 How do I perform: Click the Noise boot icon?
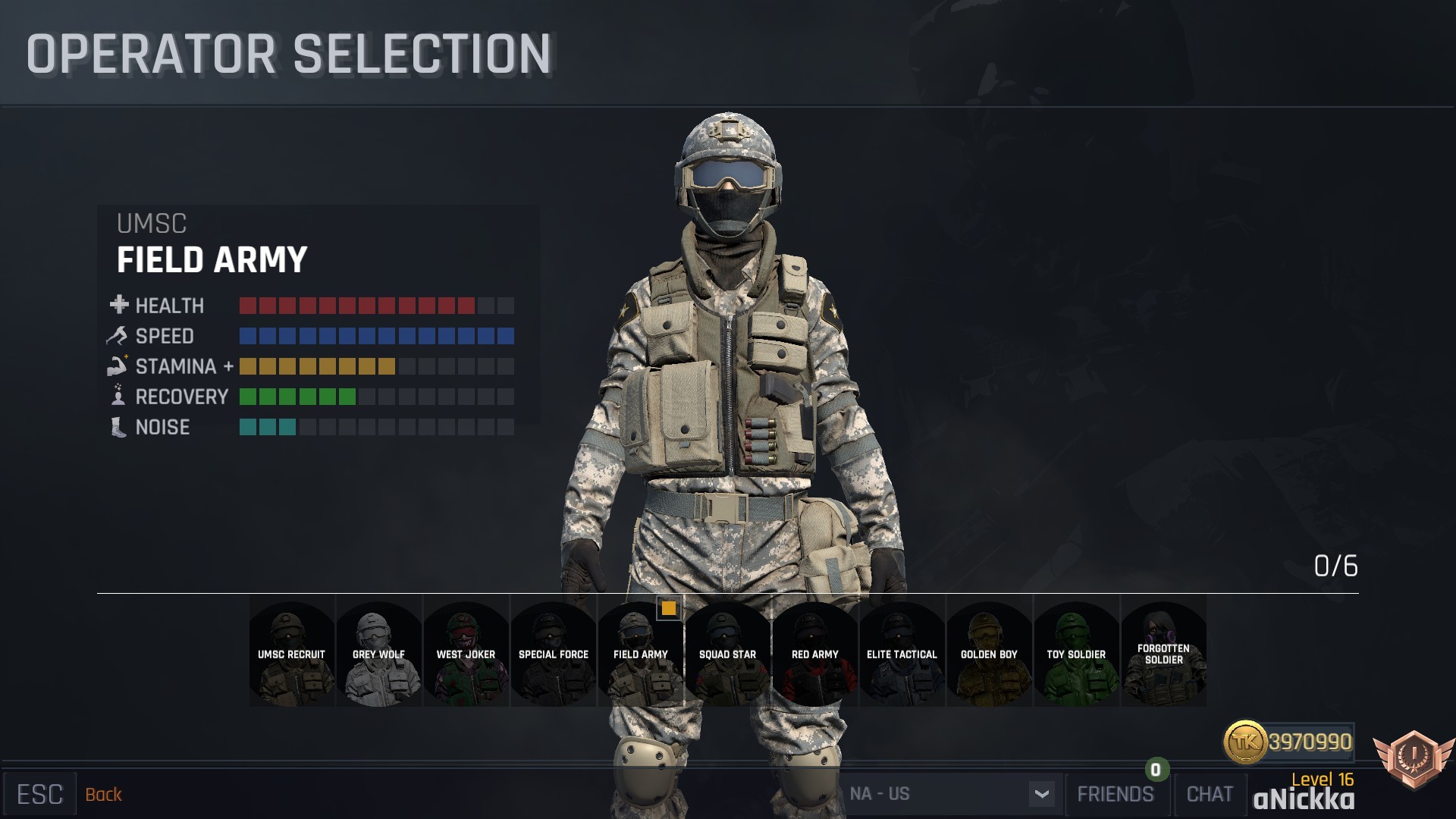(x=118, y=427)
